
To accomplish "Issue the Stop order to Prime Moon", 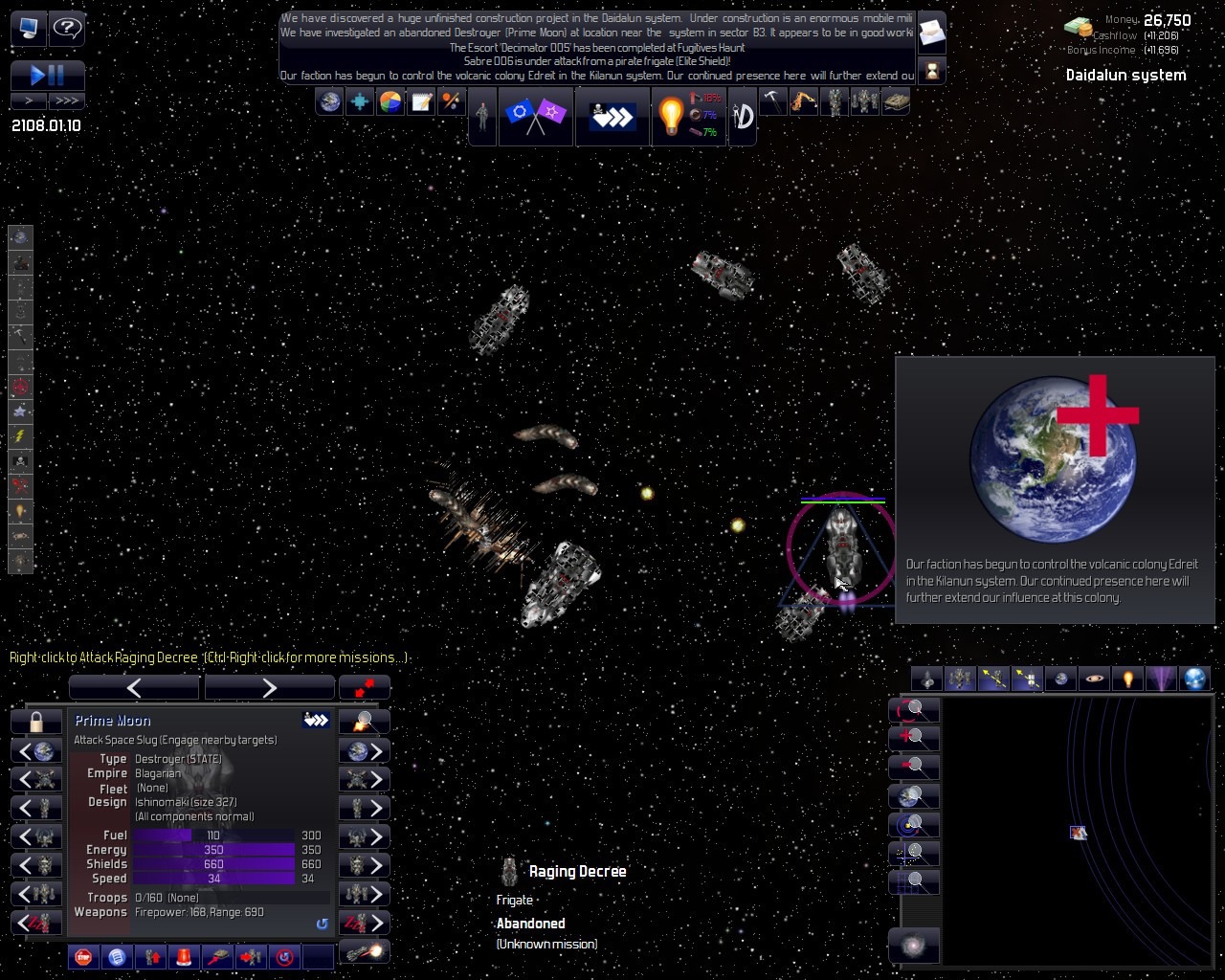I will (x=83, y=956).
